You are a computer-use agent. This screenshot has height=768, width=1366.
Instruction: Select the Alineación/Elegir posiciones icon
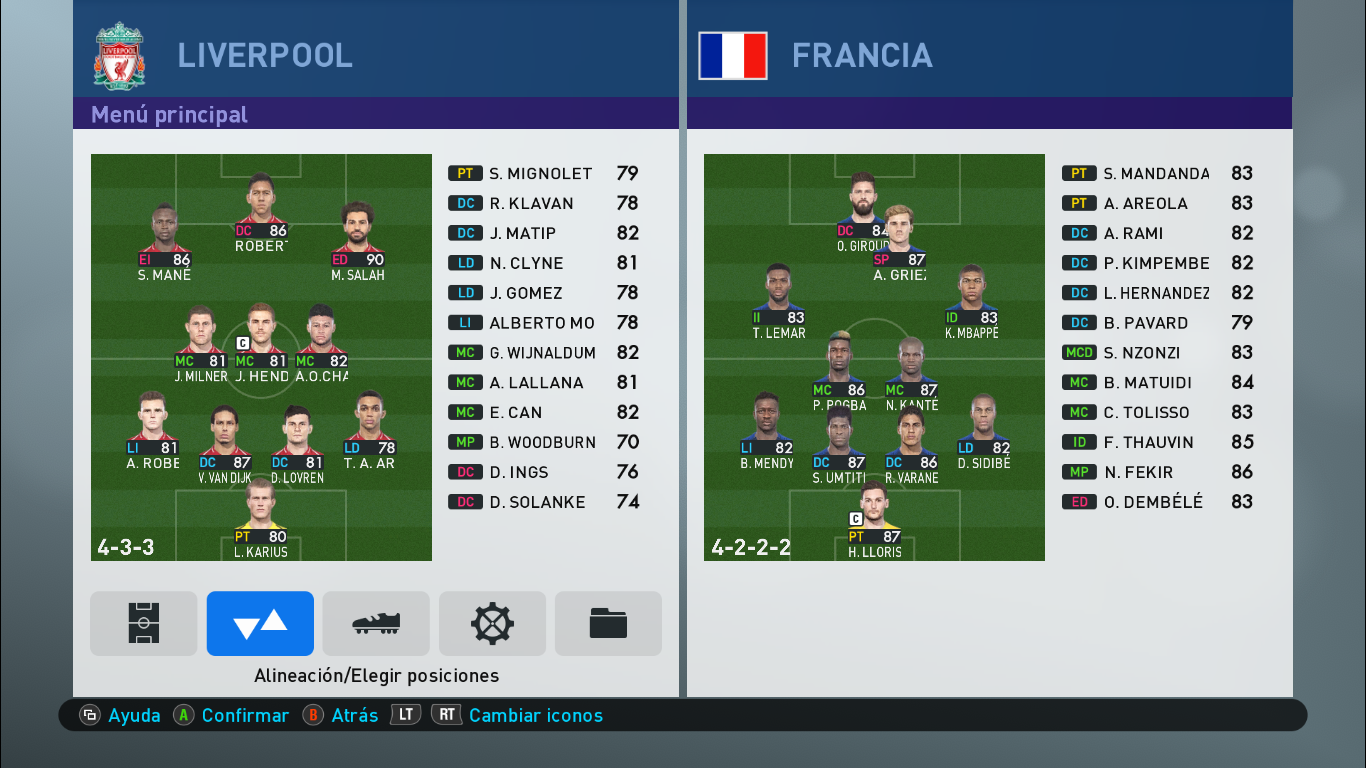(259, 623)
